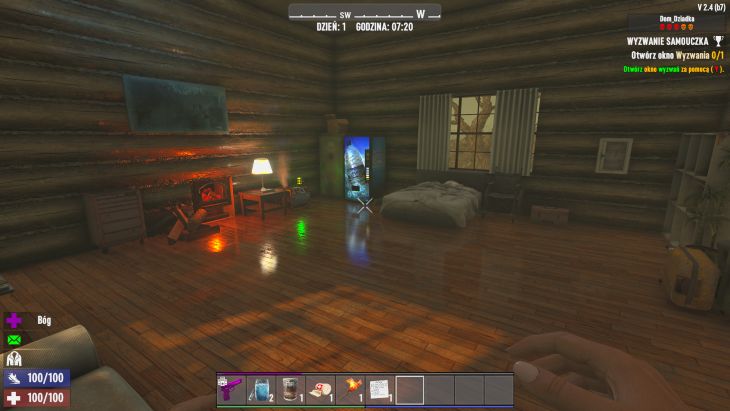Click the white jacket status icon
730x411 pixels.
click(14, 359)
